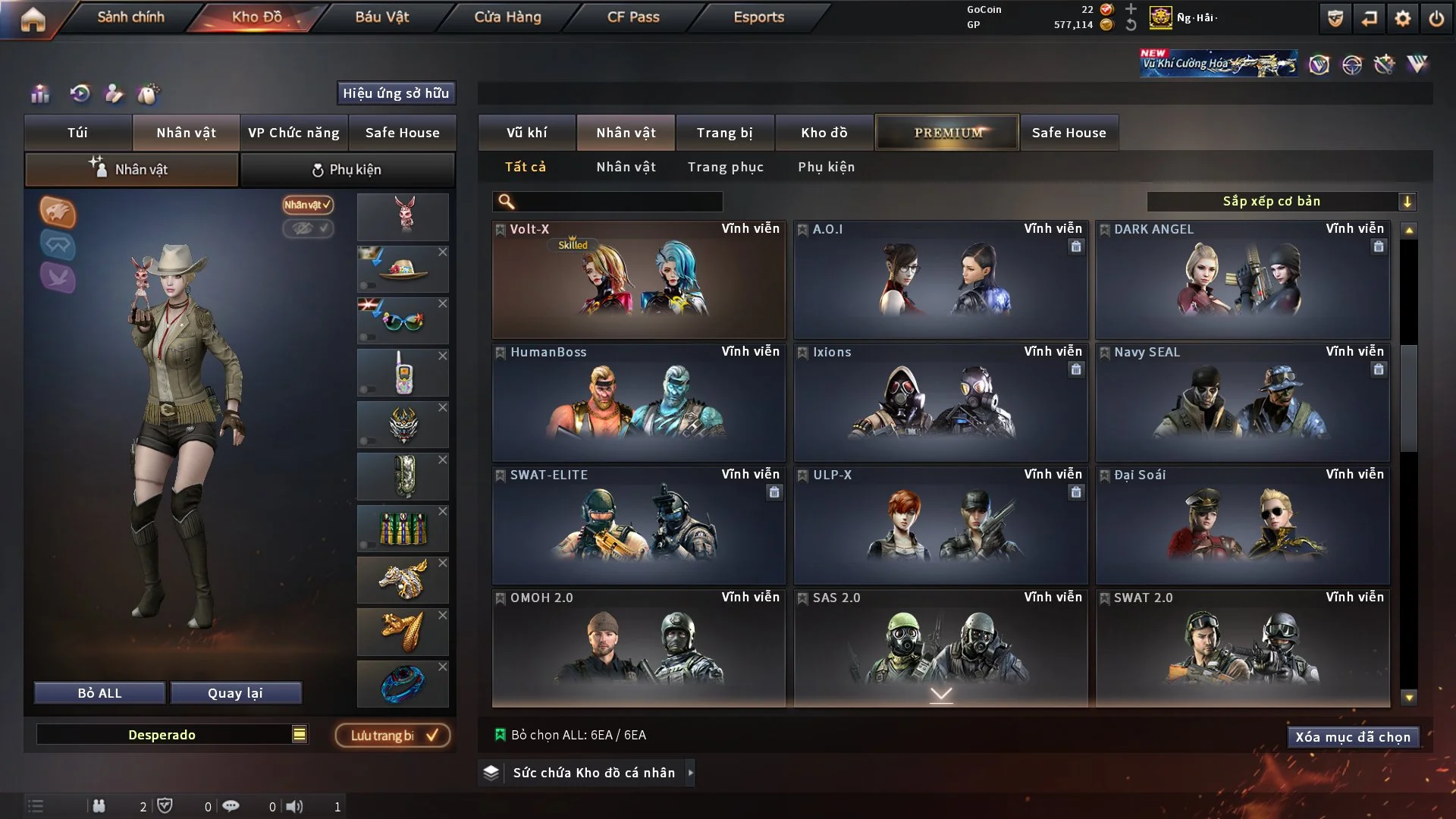Select the PREMIUM inventory tab
This screenshot has width=1456, height=819.
click(947, 133)
